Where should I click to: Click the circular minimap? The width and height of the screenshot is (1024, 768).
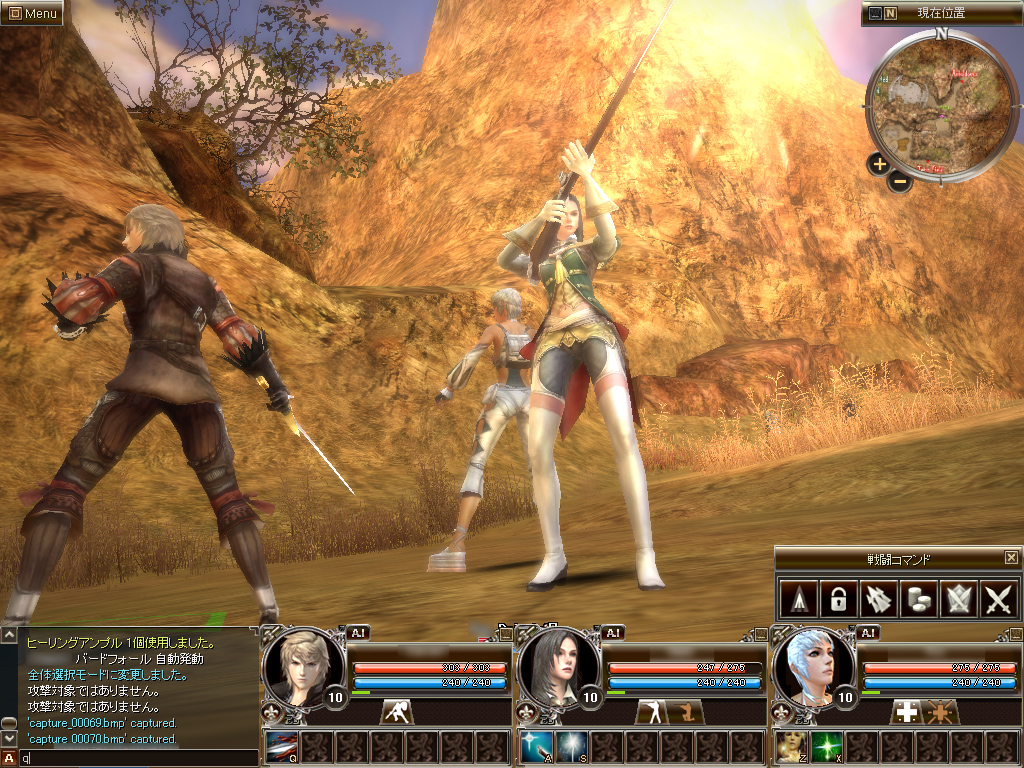click(938, 103)
